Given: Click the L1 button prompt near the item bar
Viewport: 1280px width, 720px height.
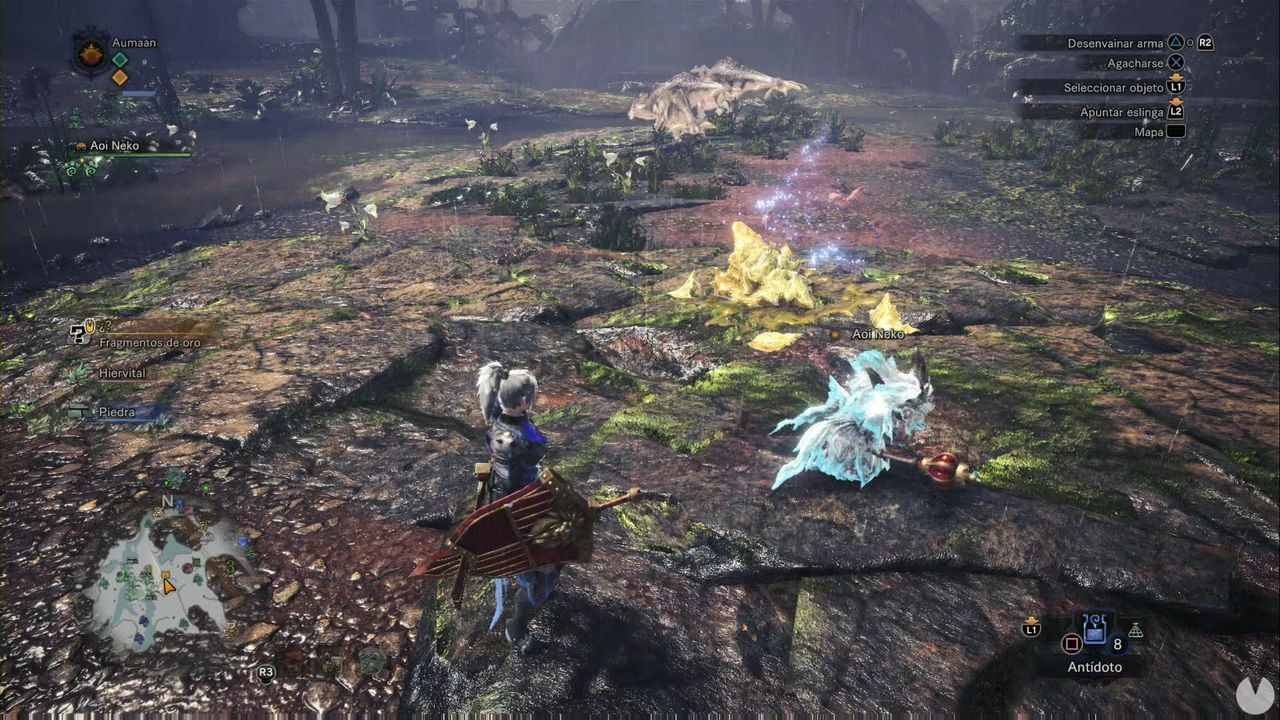Looking at the screenshot, I should (x=1032, y=629).
